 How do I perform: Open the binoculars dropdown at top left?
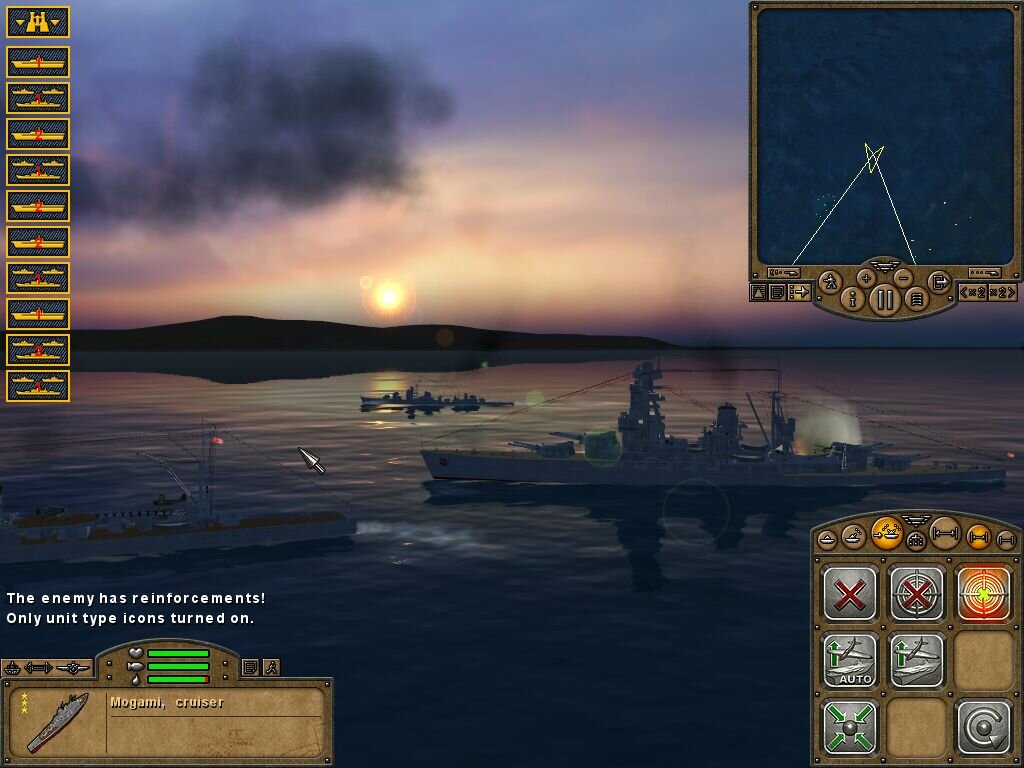coord(38,21)
